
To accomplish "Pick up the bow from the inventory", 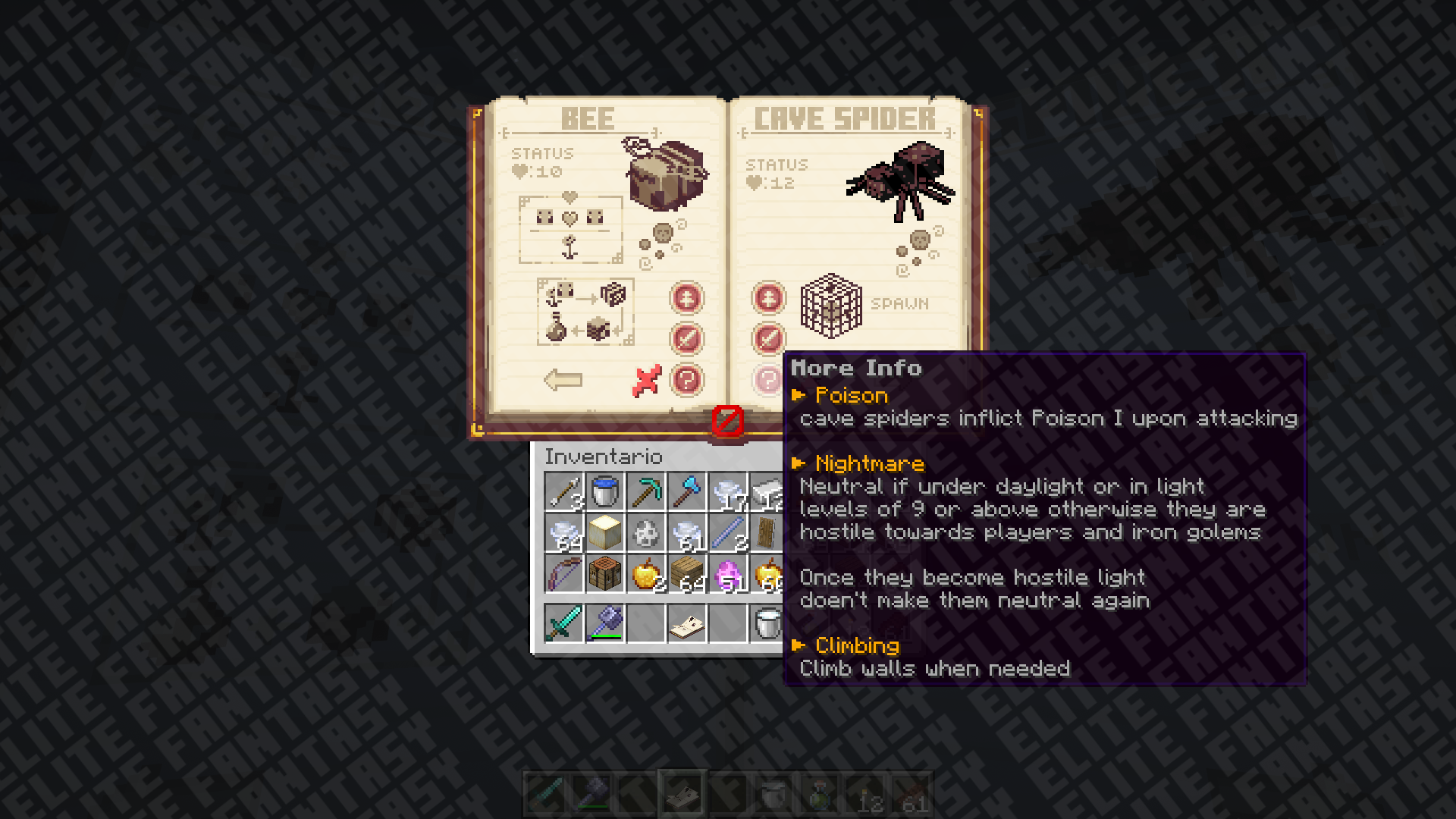I will point(564,574).
